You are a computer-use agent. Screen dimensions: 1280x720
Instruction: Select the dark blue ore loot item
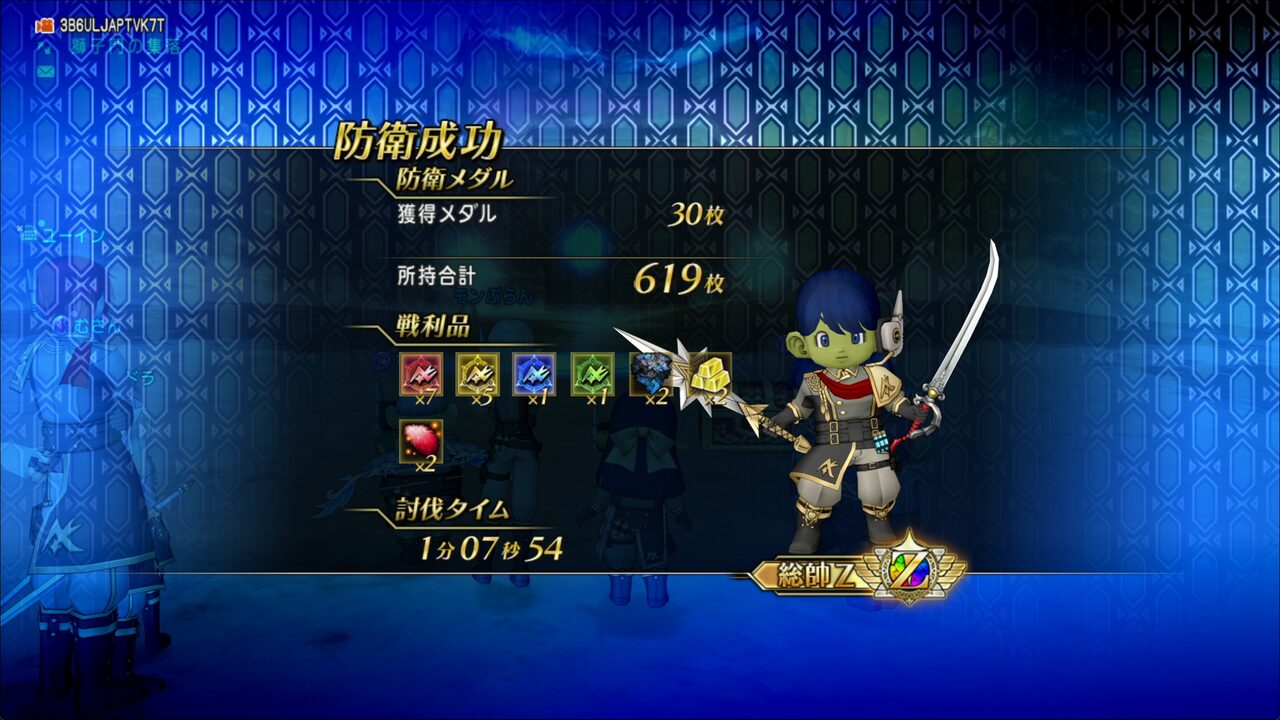(649, 374)
